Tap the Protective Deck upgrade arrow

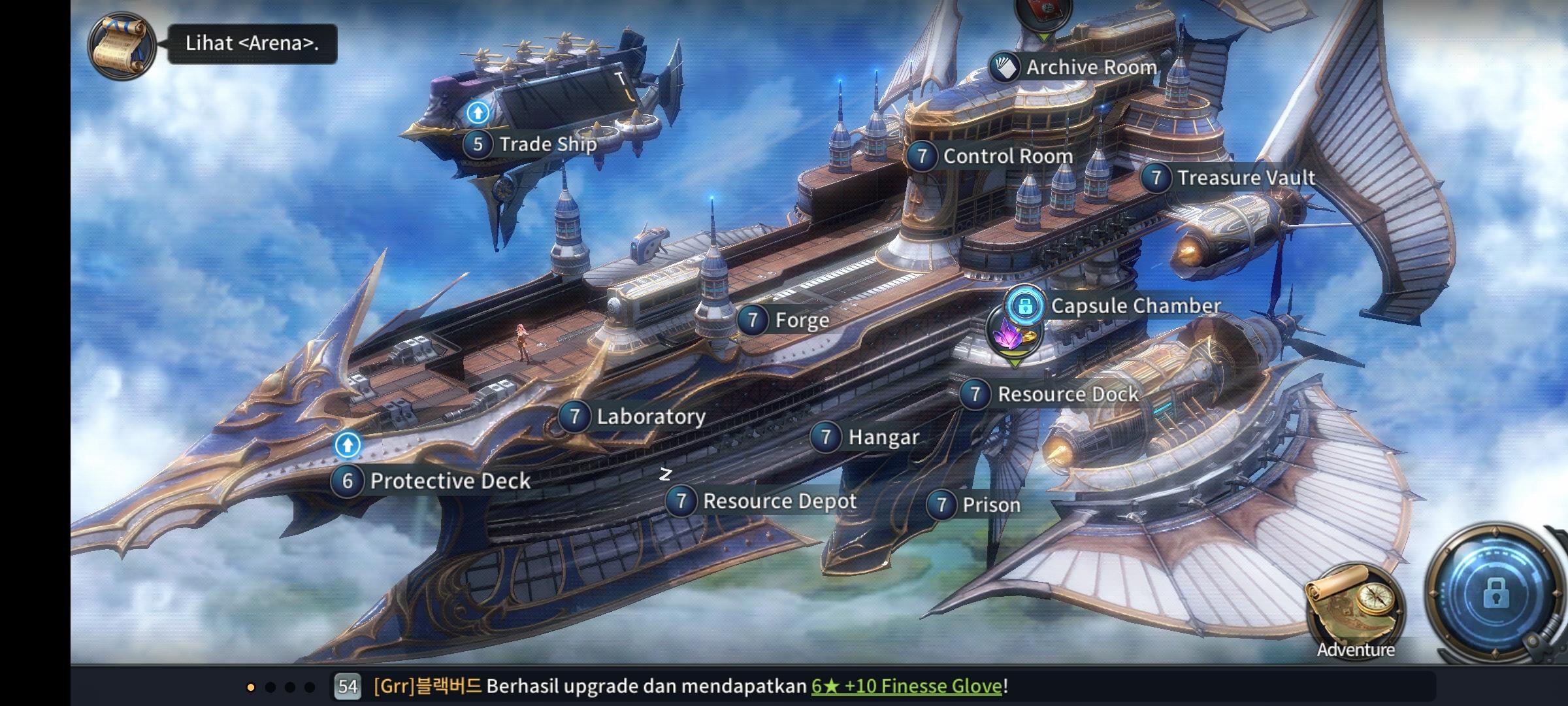pyautogui.click(x=348, y=445)
